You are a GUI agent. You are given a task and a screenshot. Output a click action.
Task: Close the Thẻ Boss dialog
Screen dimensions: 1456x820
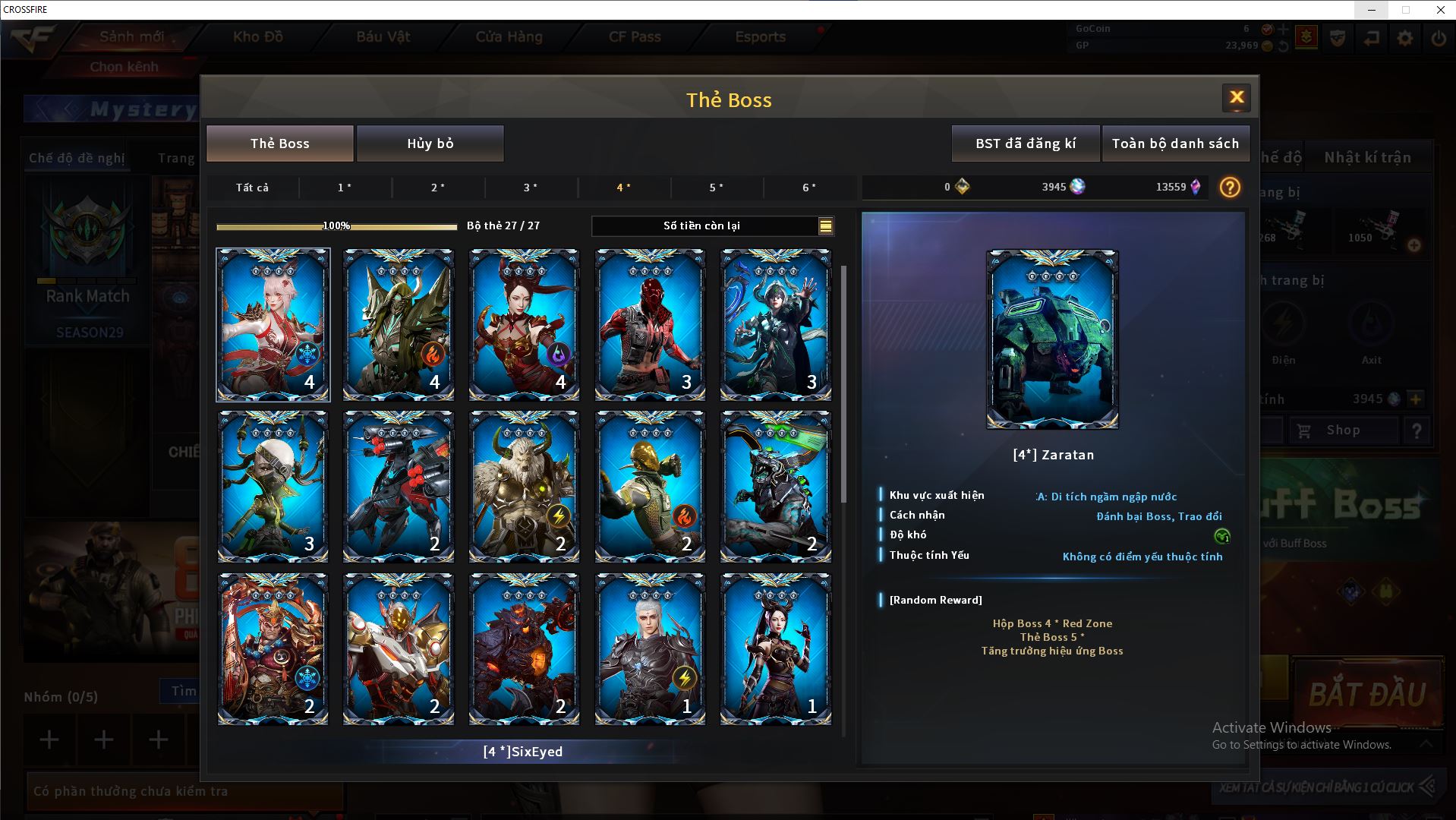point(1236,97)
